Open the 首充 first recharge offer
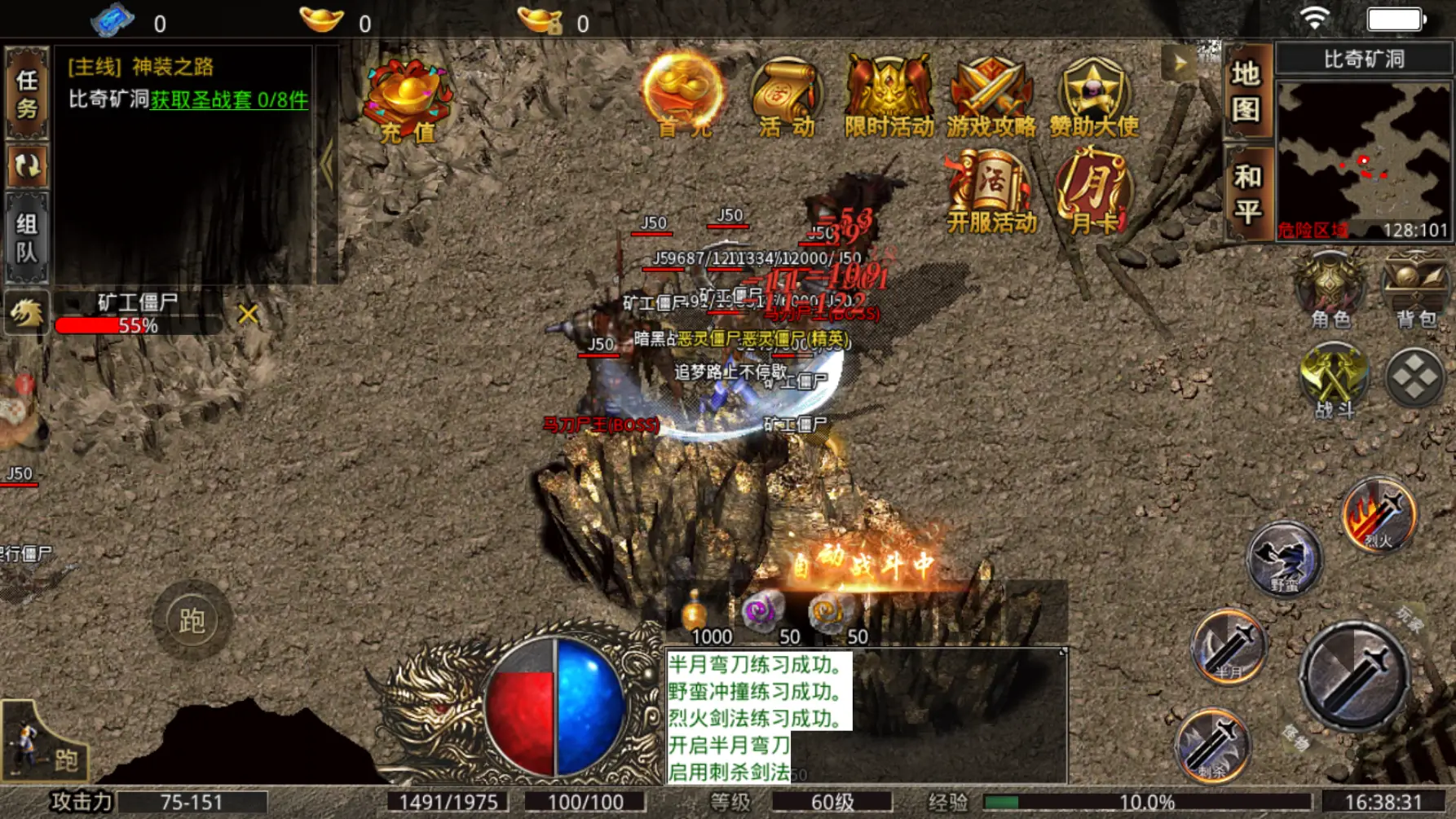1456x819 pixels. (x=682, y=95)
